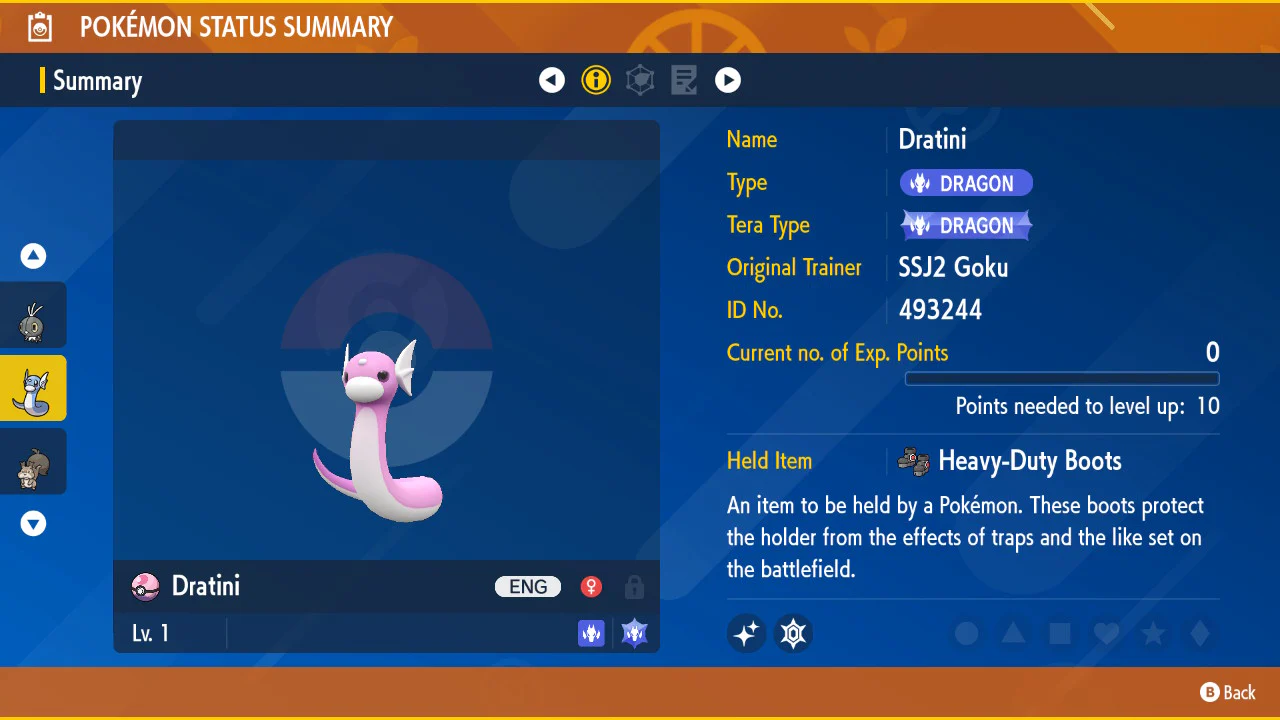Switch to the stats hexagon tab

[640, 80]
